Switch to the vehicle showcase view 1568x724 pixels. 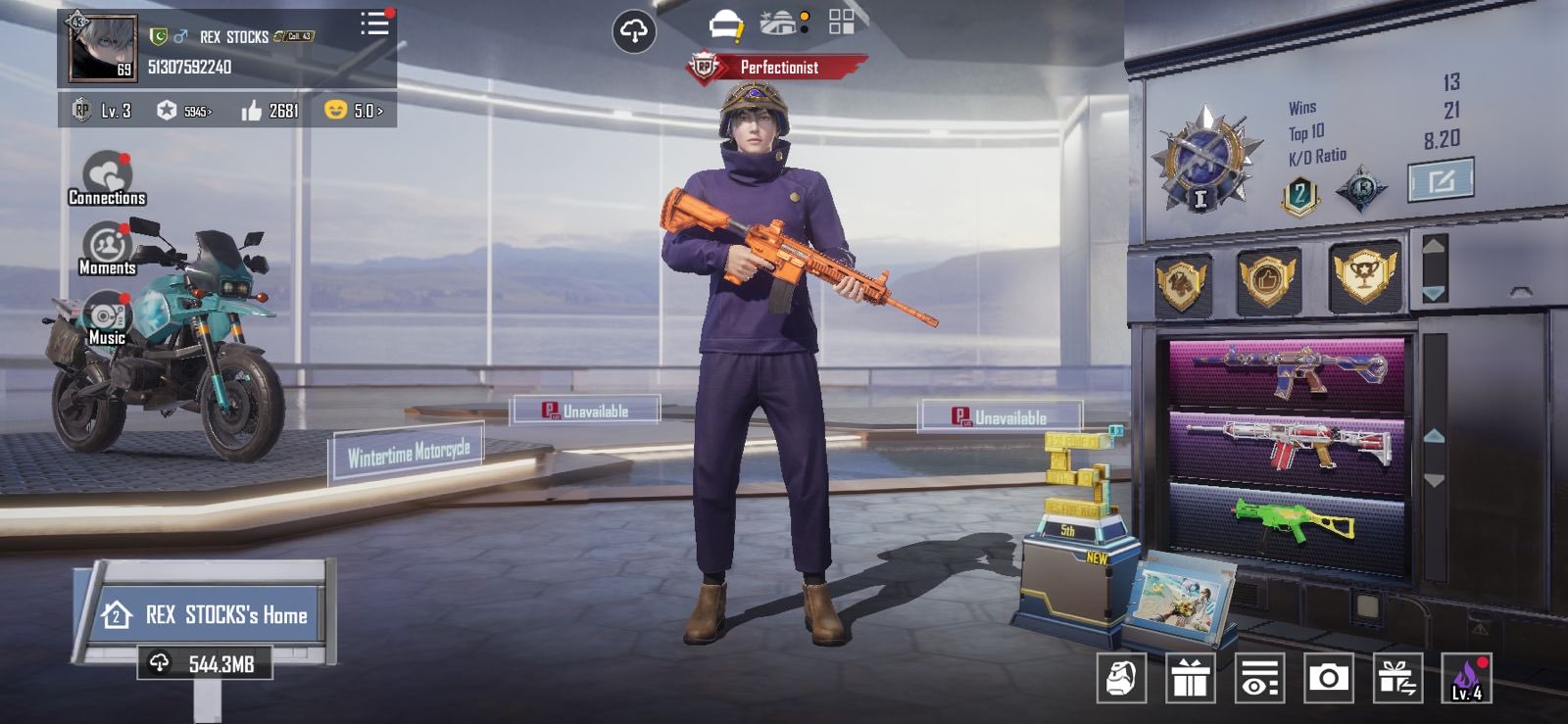[x=782, y=23]
